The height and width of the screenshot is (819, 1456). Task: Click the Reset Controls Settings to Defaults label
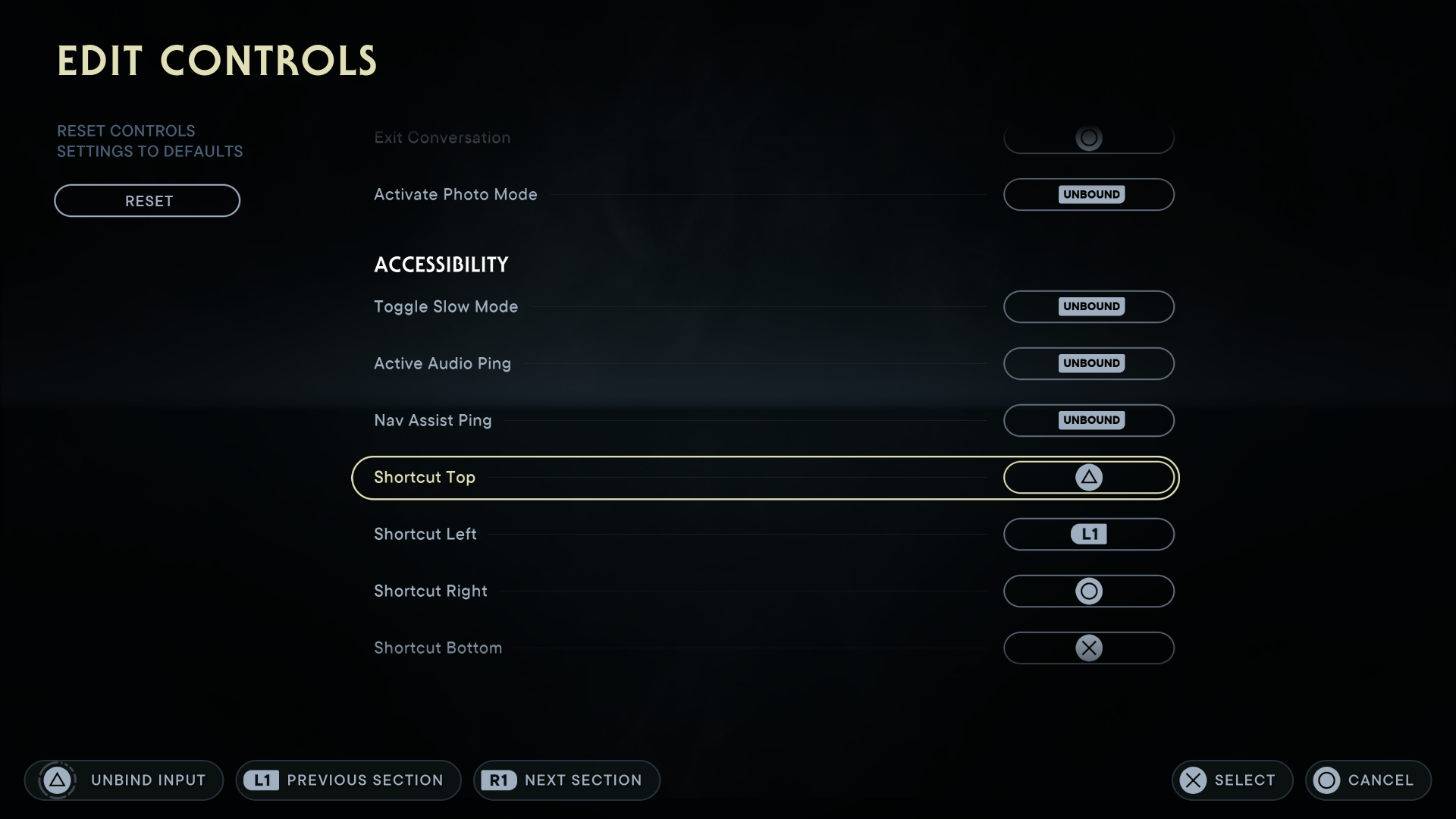(x=149, y=141)
